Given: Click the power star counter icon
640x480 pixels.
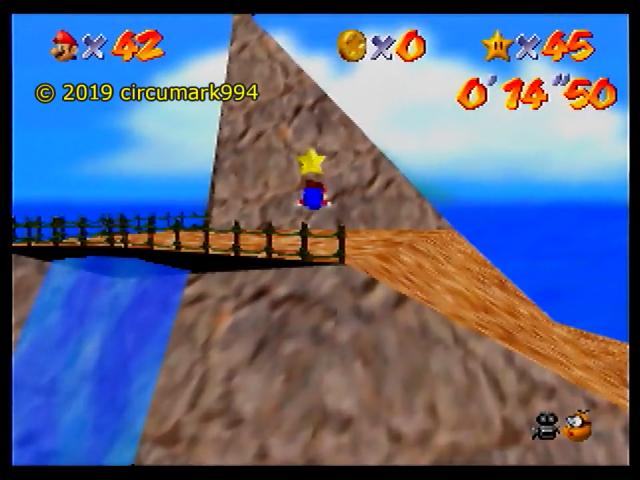Looking at the screenshot, I should [496, 44].
